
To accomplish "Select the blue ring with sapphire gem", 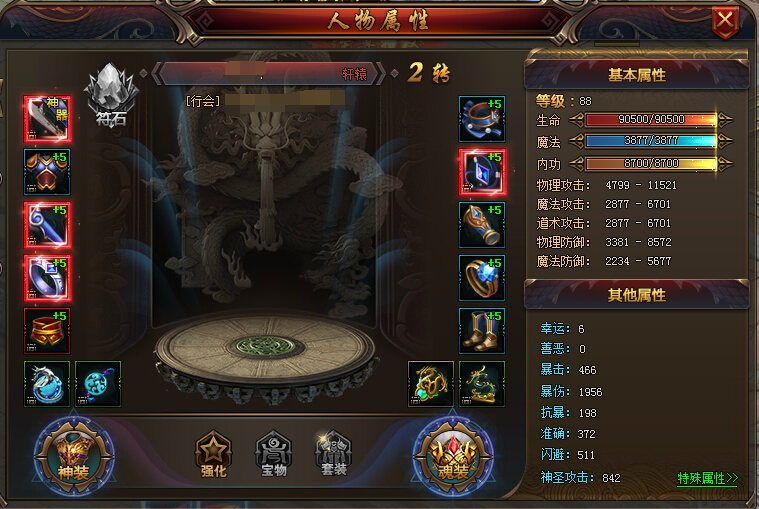I will pyautogui.click(x=480, y=277).
